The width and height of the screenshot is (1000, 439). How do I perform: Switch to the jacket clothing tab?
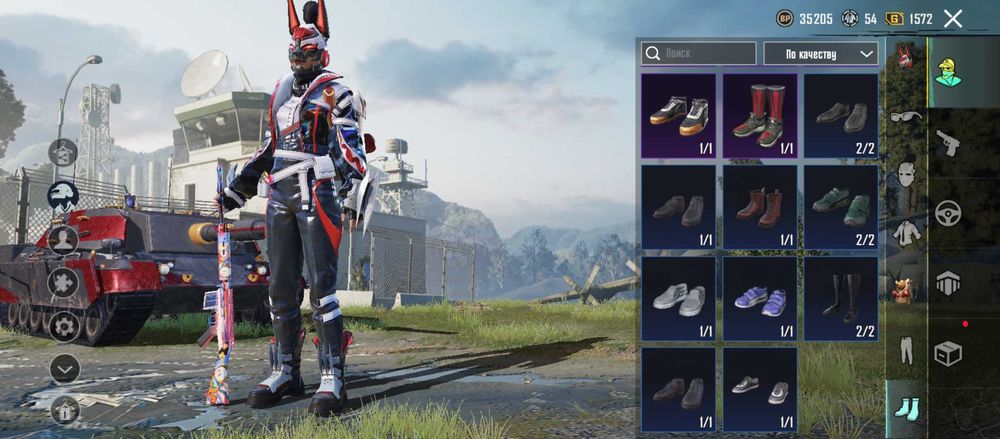pyautogui.click(x=906, y=233)
